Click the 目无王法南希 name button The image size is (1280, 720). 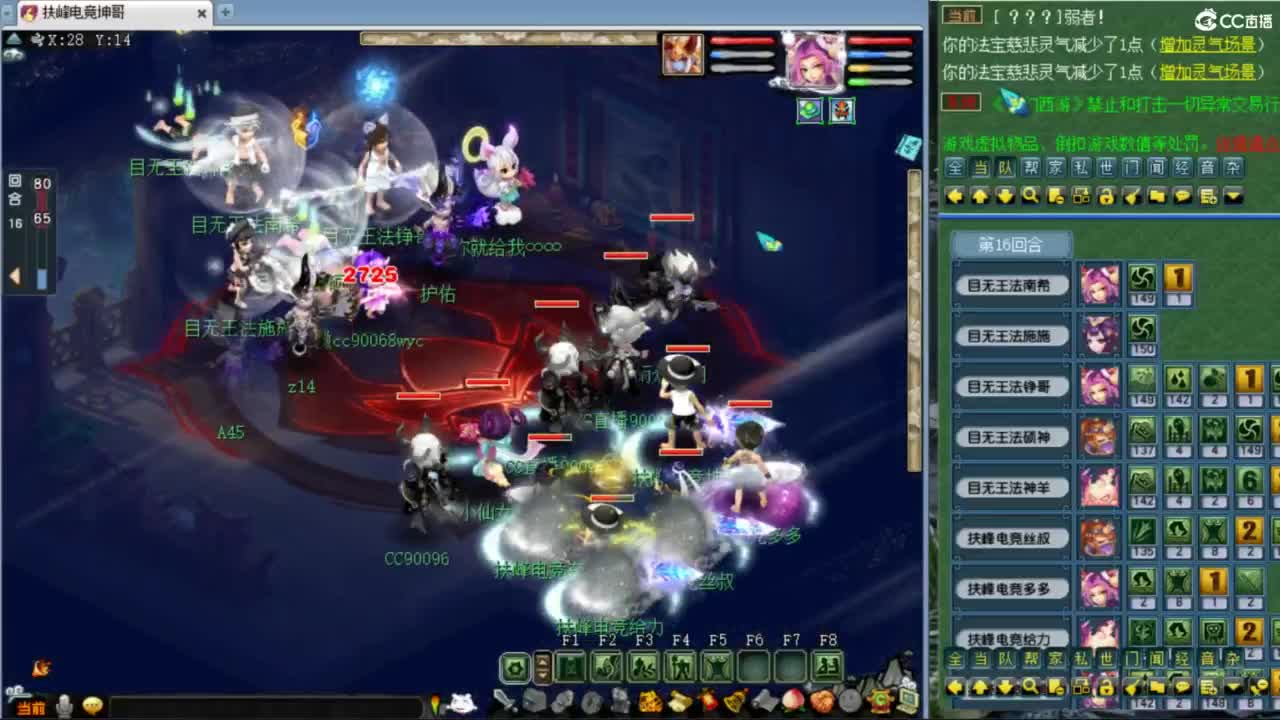(1010, 285)
